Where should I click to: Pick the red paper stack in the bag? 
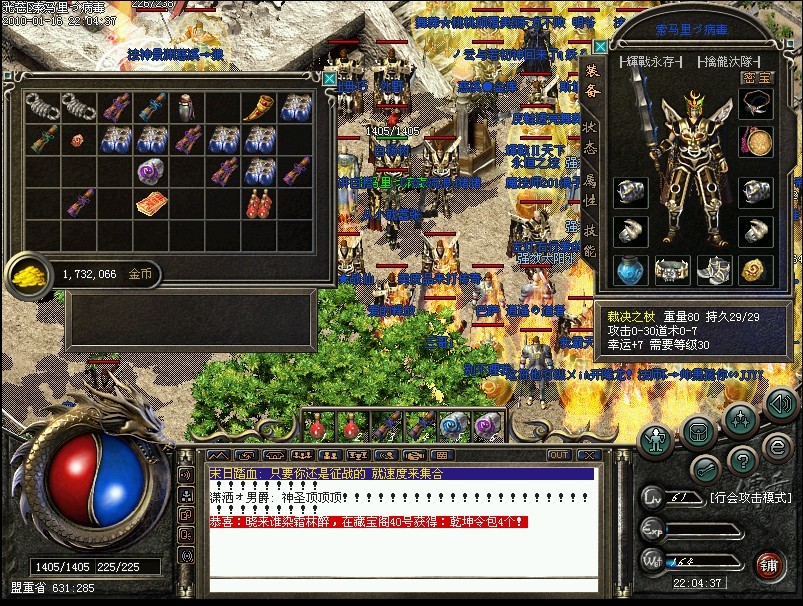pyautogui.click(x=151, y=204)
